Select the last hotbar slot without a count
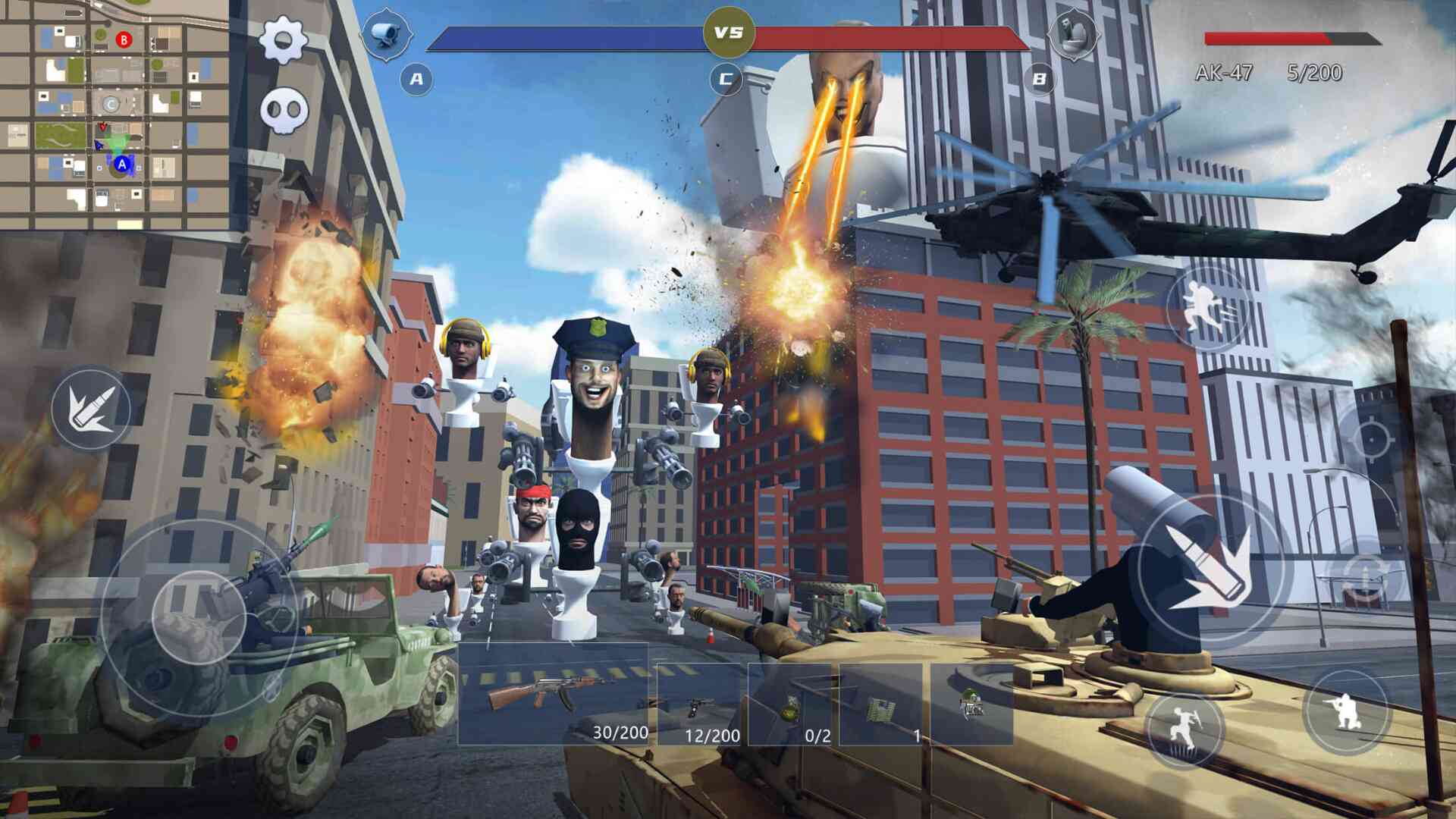 pyautogui.click(x=971, y=705)
